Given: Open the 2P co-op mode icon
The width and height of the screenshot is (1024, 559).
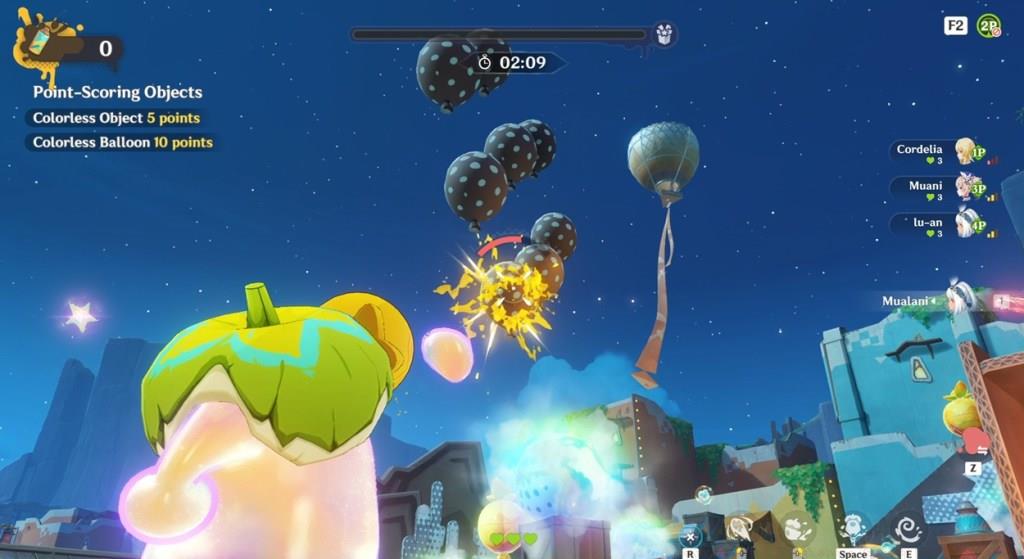Looking at the screenshot, I should tap(989, 26).
